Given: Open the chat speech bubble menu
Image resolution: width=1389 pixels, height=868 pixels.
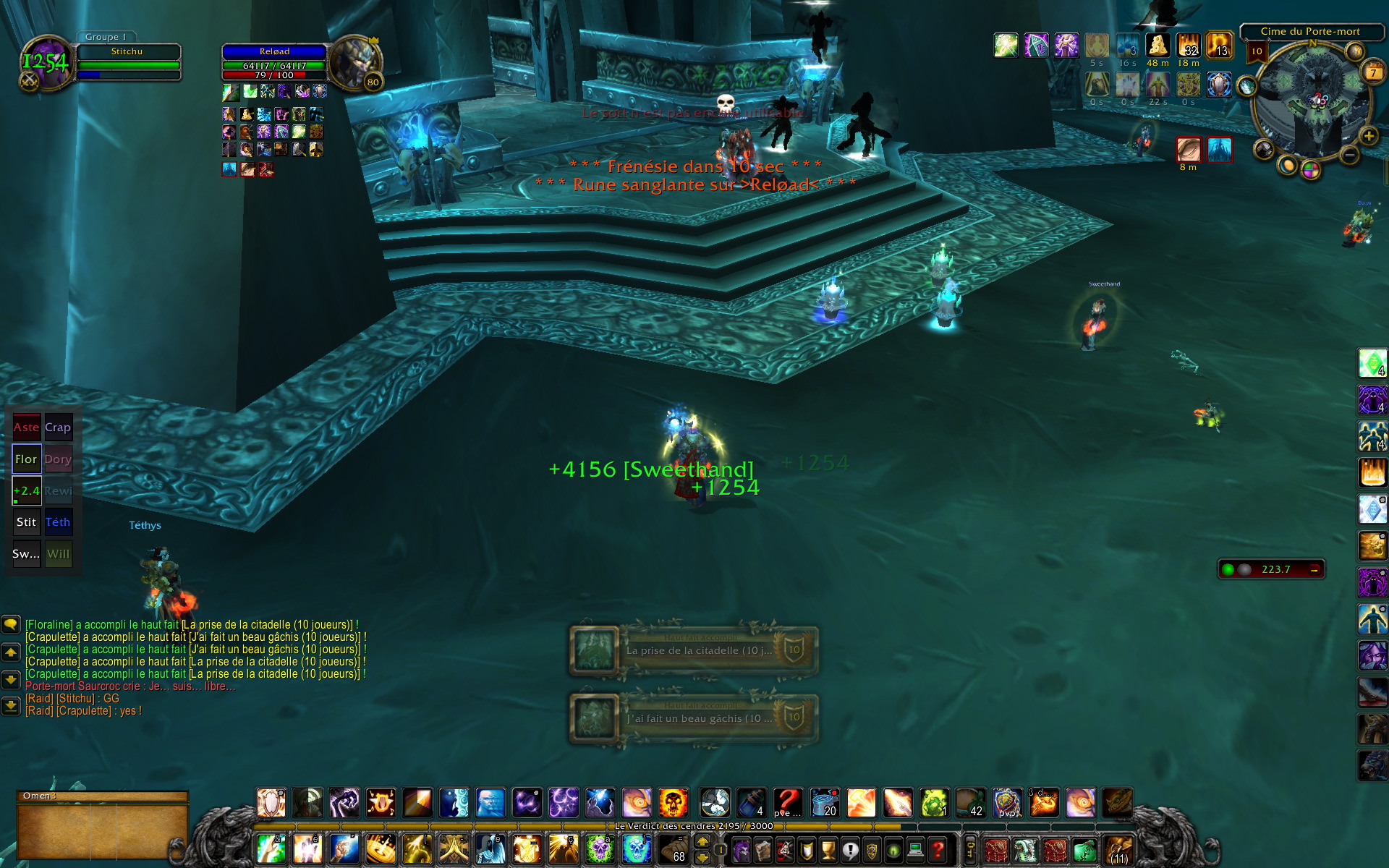Looking at the screenshot, I should 11,624.
